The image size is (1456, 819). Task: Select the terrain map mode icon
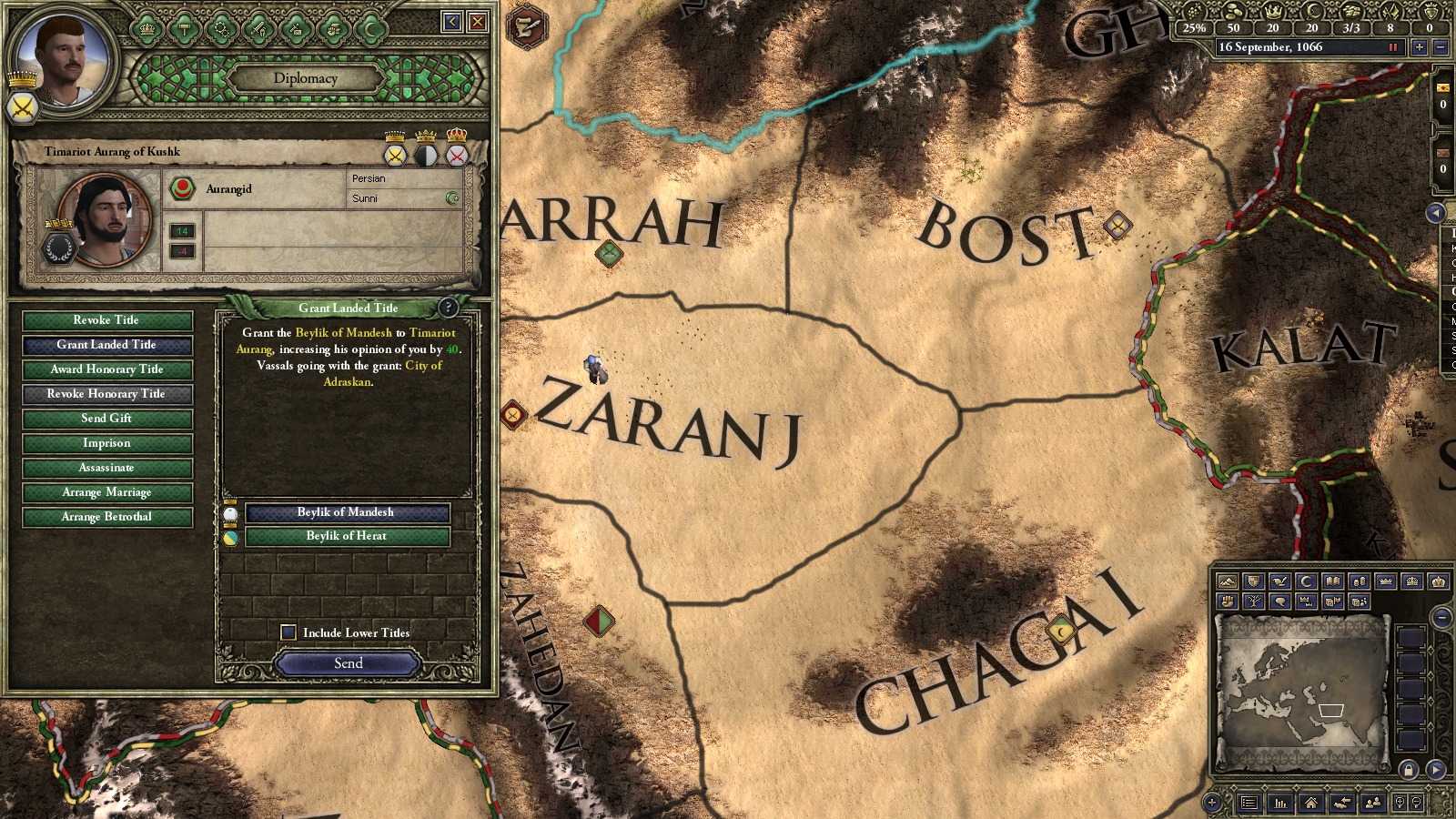pos(1228,581)
